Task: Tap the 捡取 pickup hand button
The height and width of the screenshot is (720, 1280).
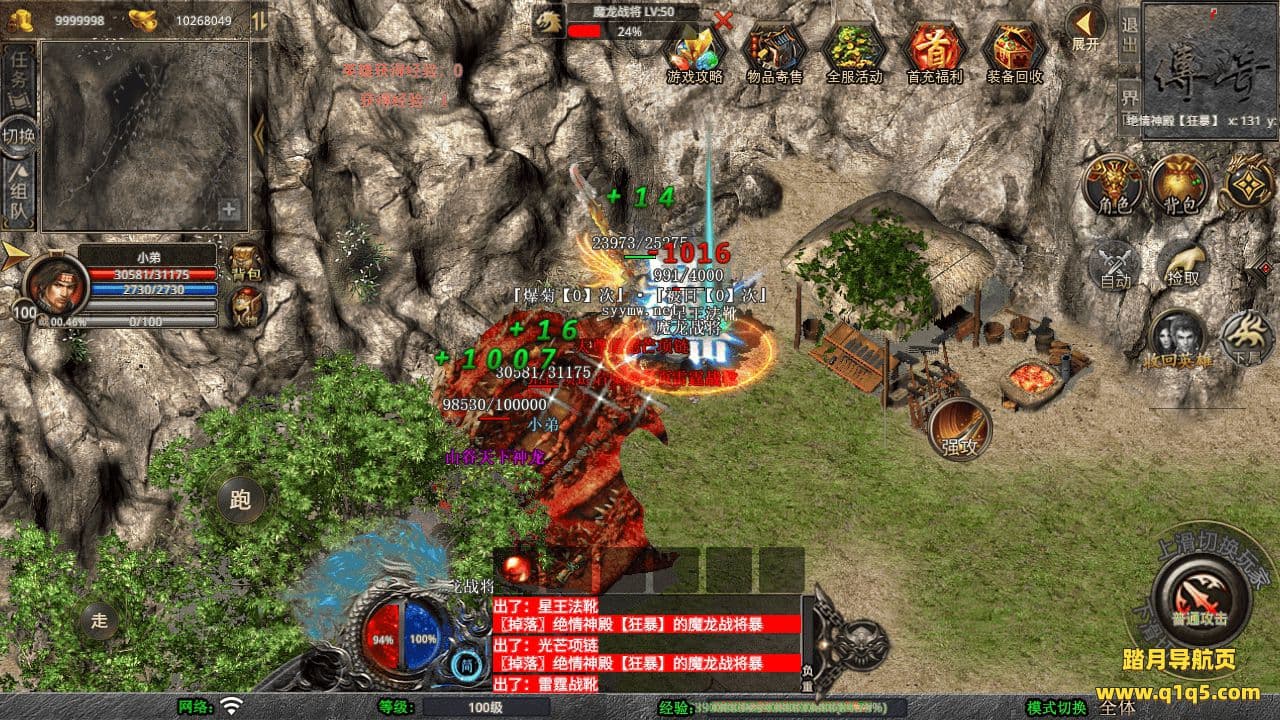Action: pos(1181,265)
